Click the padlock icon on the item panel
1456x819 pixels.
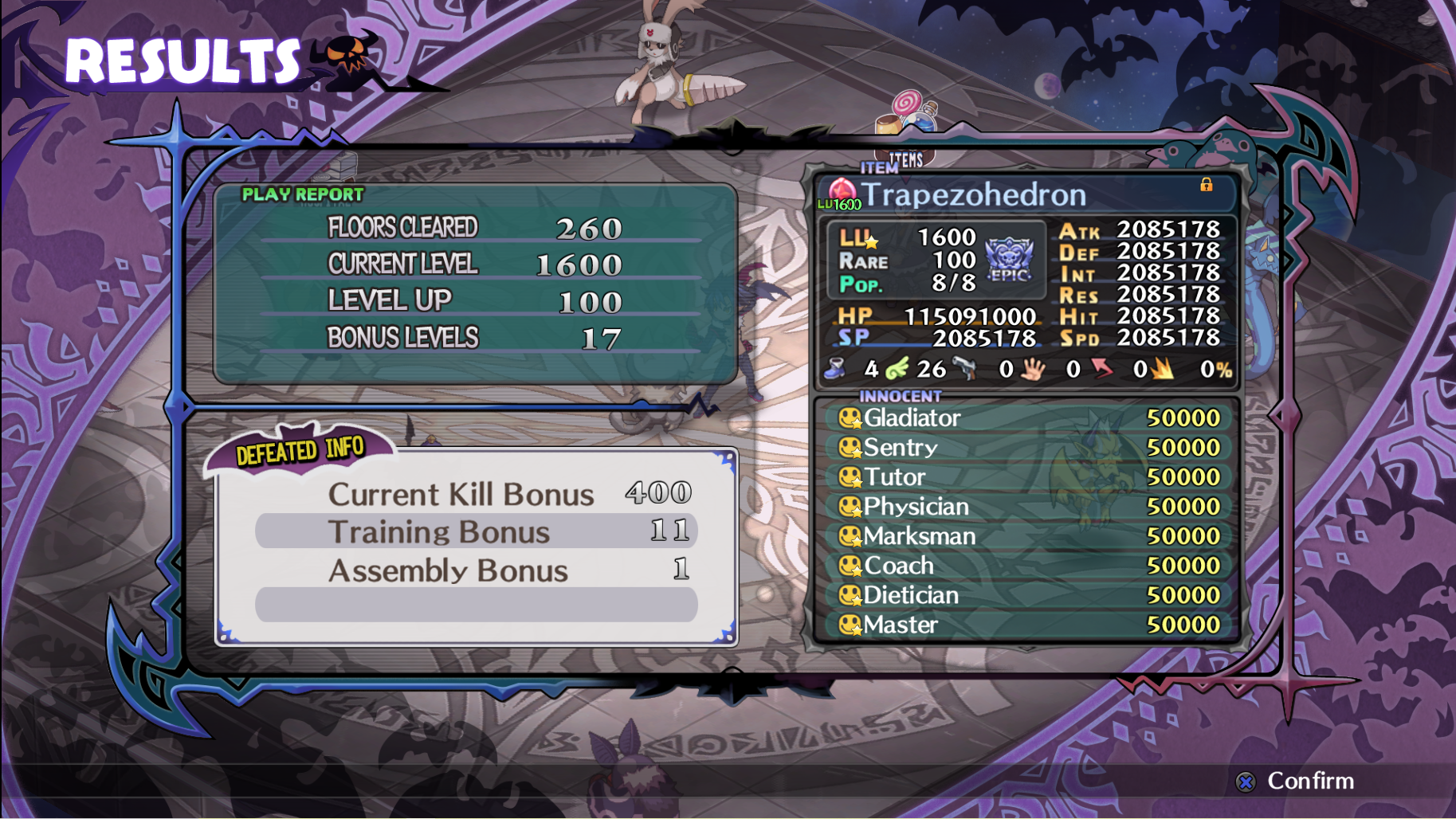[1206, 185]
